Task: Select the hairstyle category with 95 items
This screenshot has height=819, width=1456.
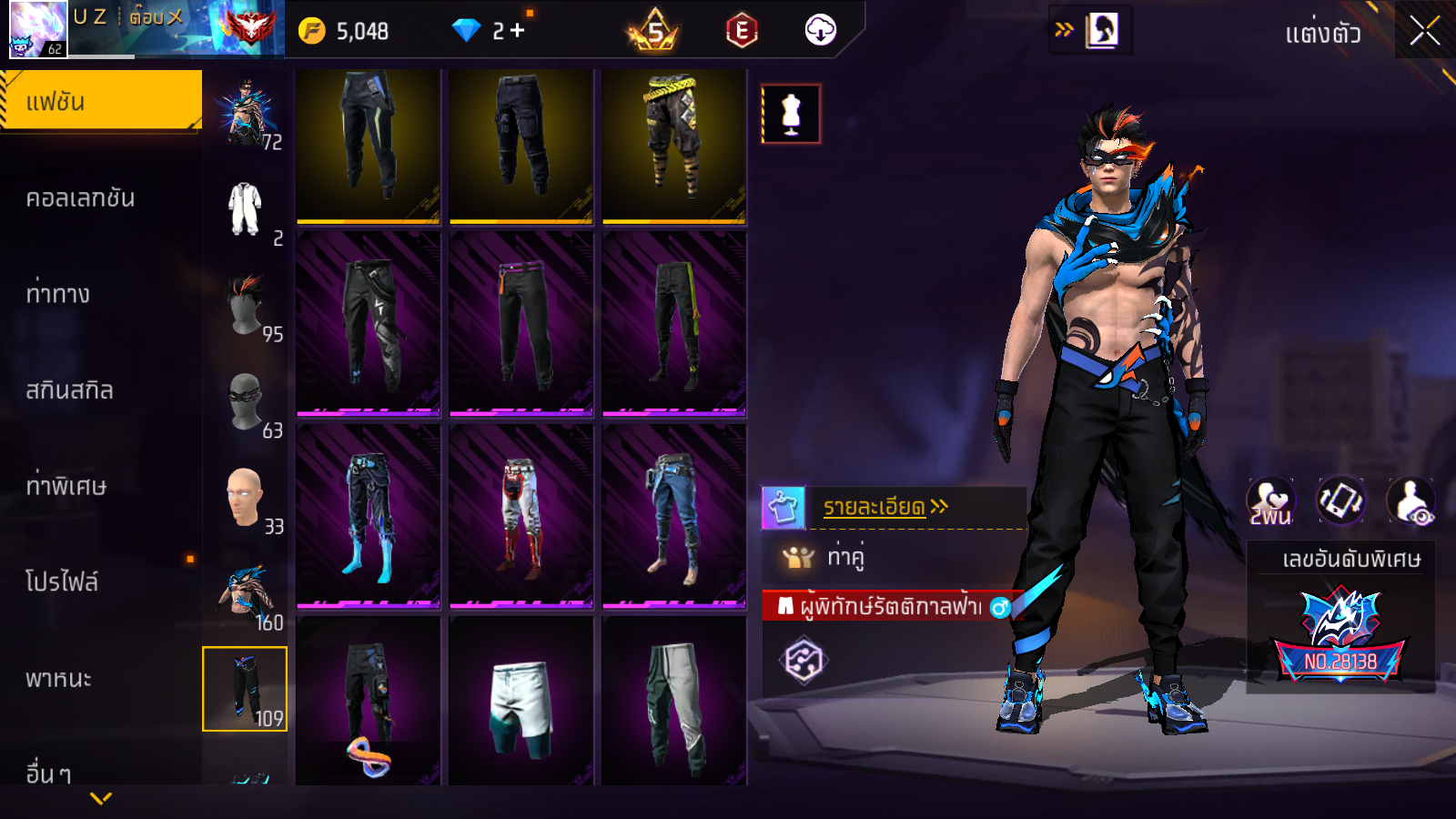Action: click(x=245, y=305)
